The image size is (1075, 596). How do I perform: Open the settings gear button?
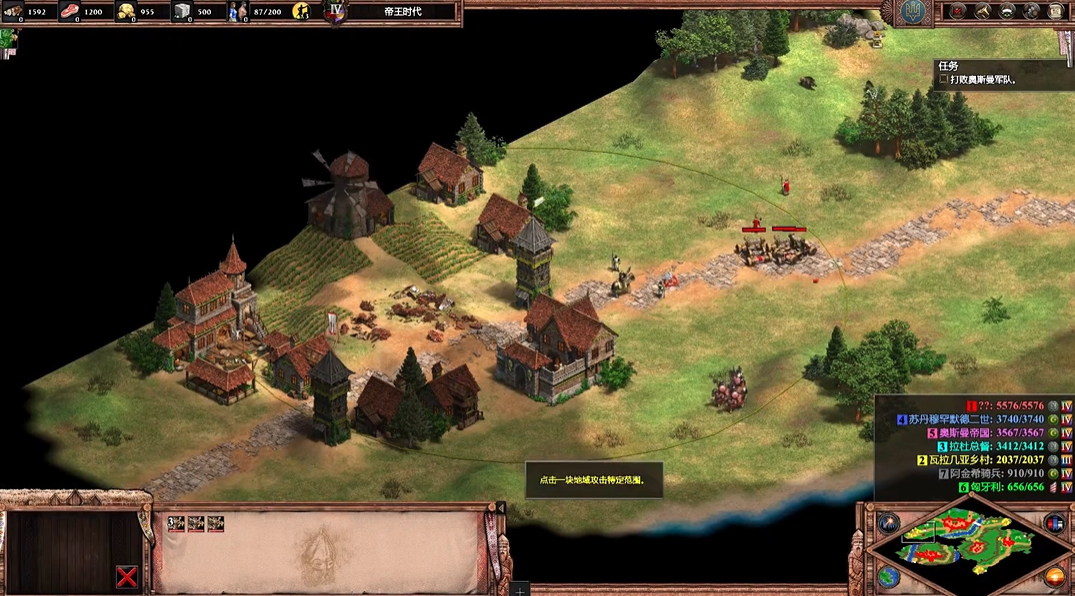1030,11
